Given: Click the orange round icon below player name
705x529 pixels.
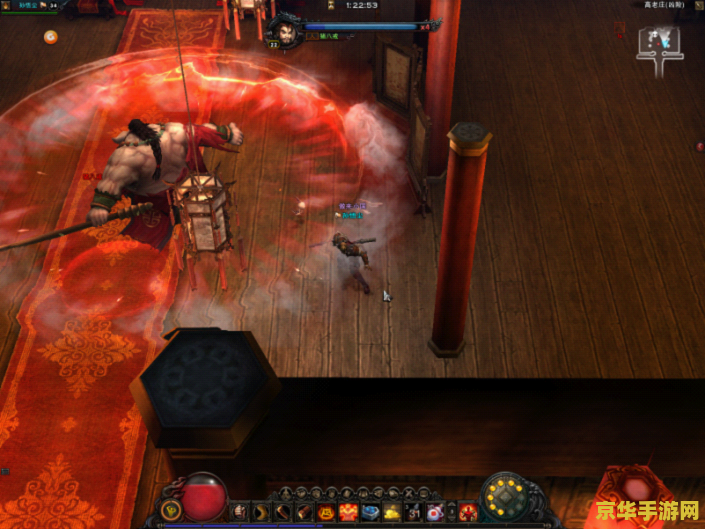Looking at the screenshot, I should (x=50, y=37).
